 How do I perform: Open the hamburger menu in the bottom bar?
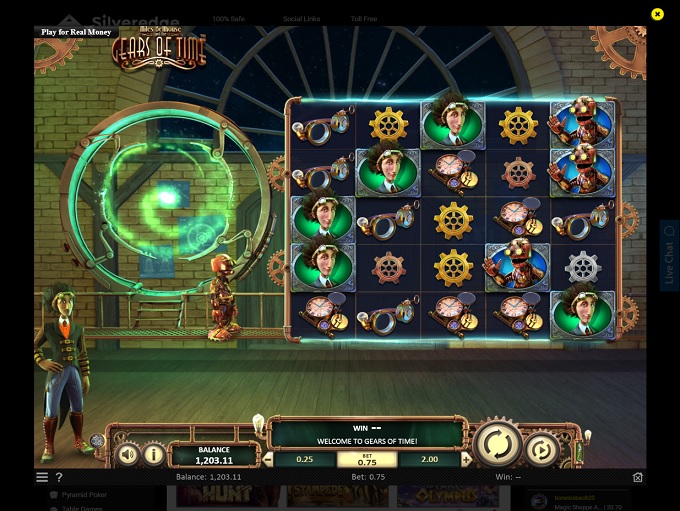(x=42, y=478)
